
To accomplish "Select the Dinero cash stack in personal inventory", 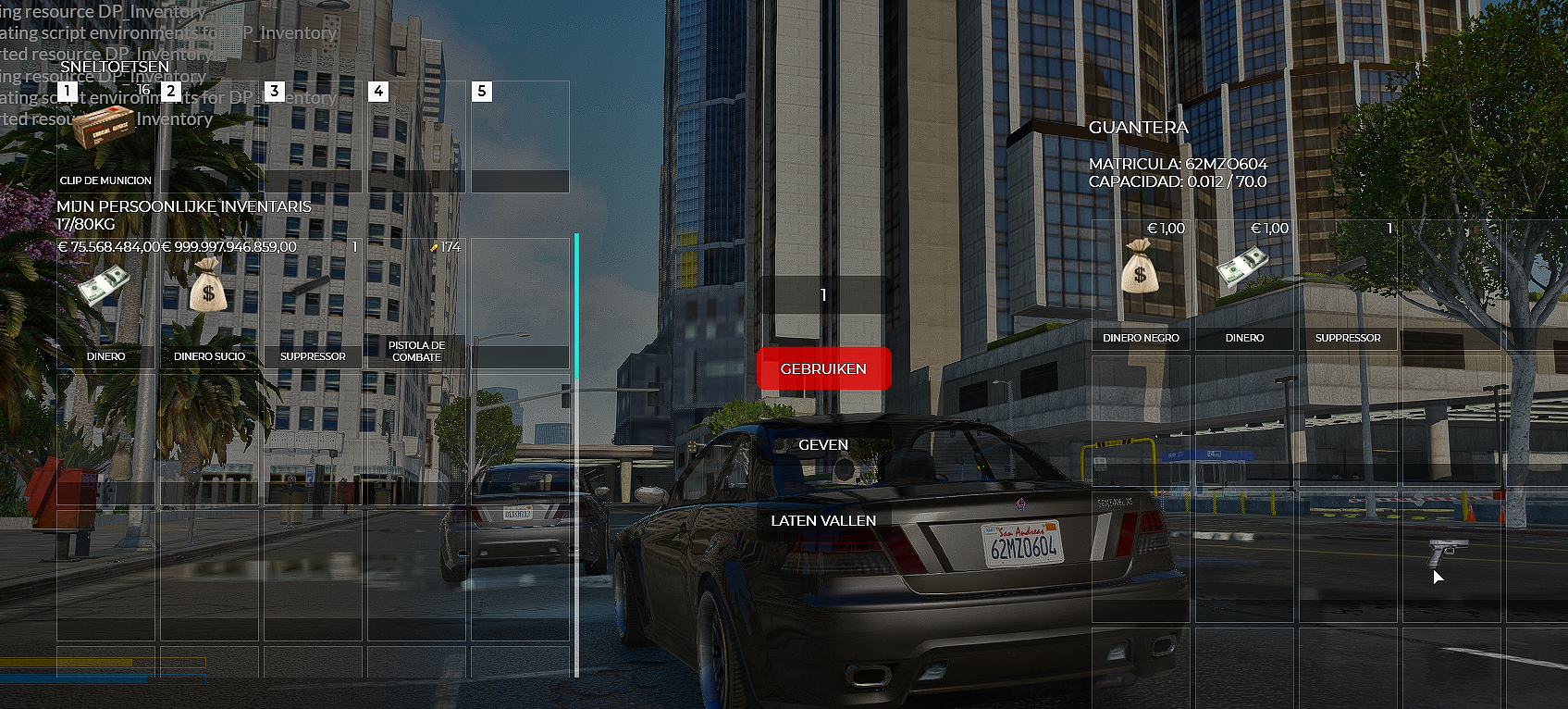I will click(105, 303).
